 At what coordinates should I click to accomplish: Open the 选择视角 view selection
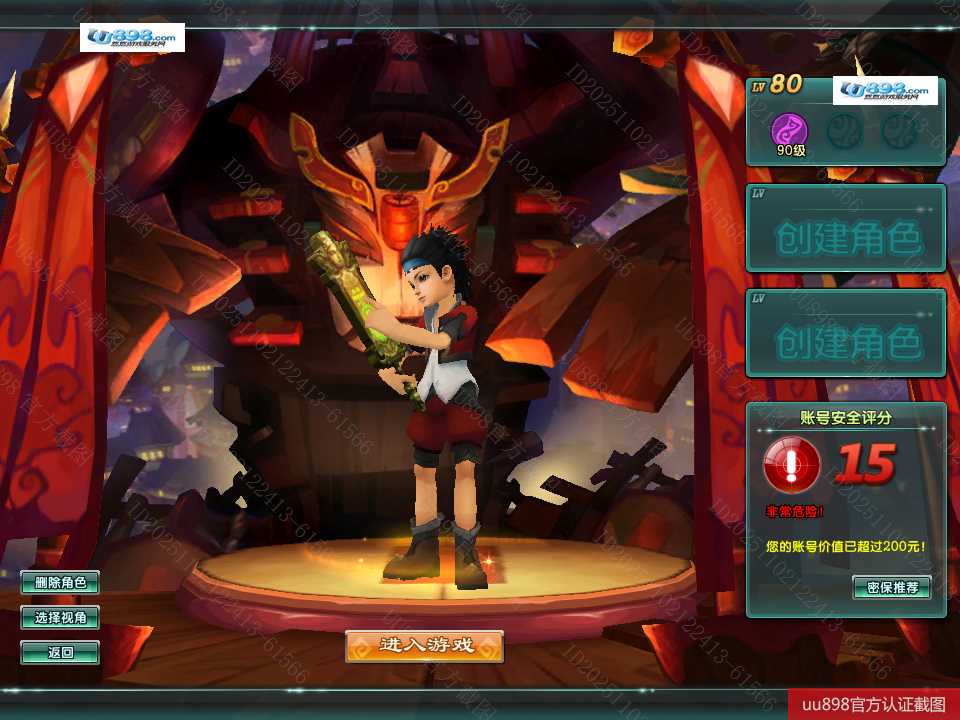(x=60, y=618)
